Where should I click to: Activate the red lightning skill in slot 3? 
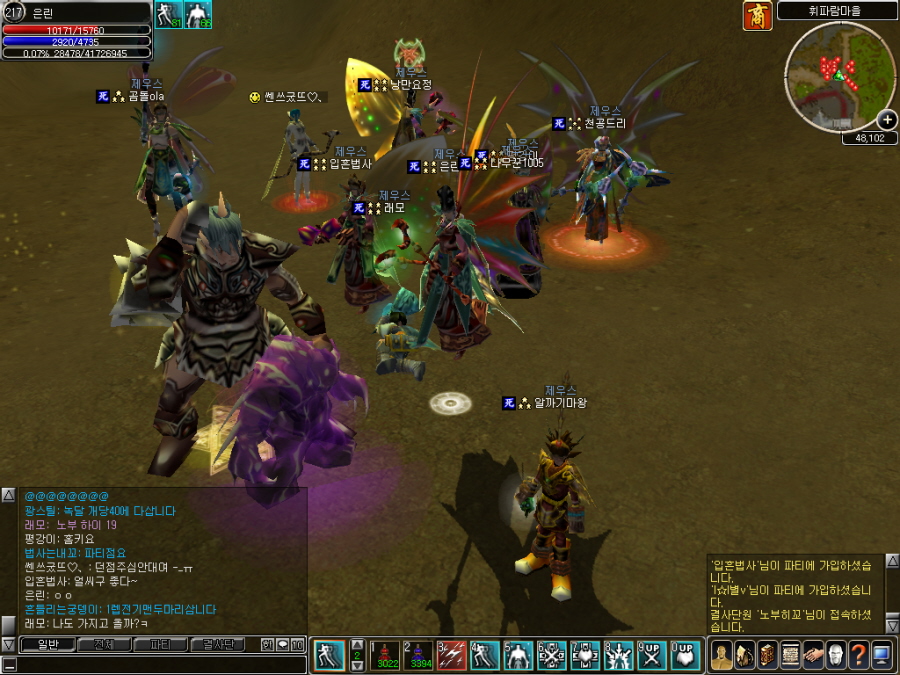point(452,654)
